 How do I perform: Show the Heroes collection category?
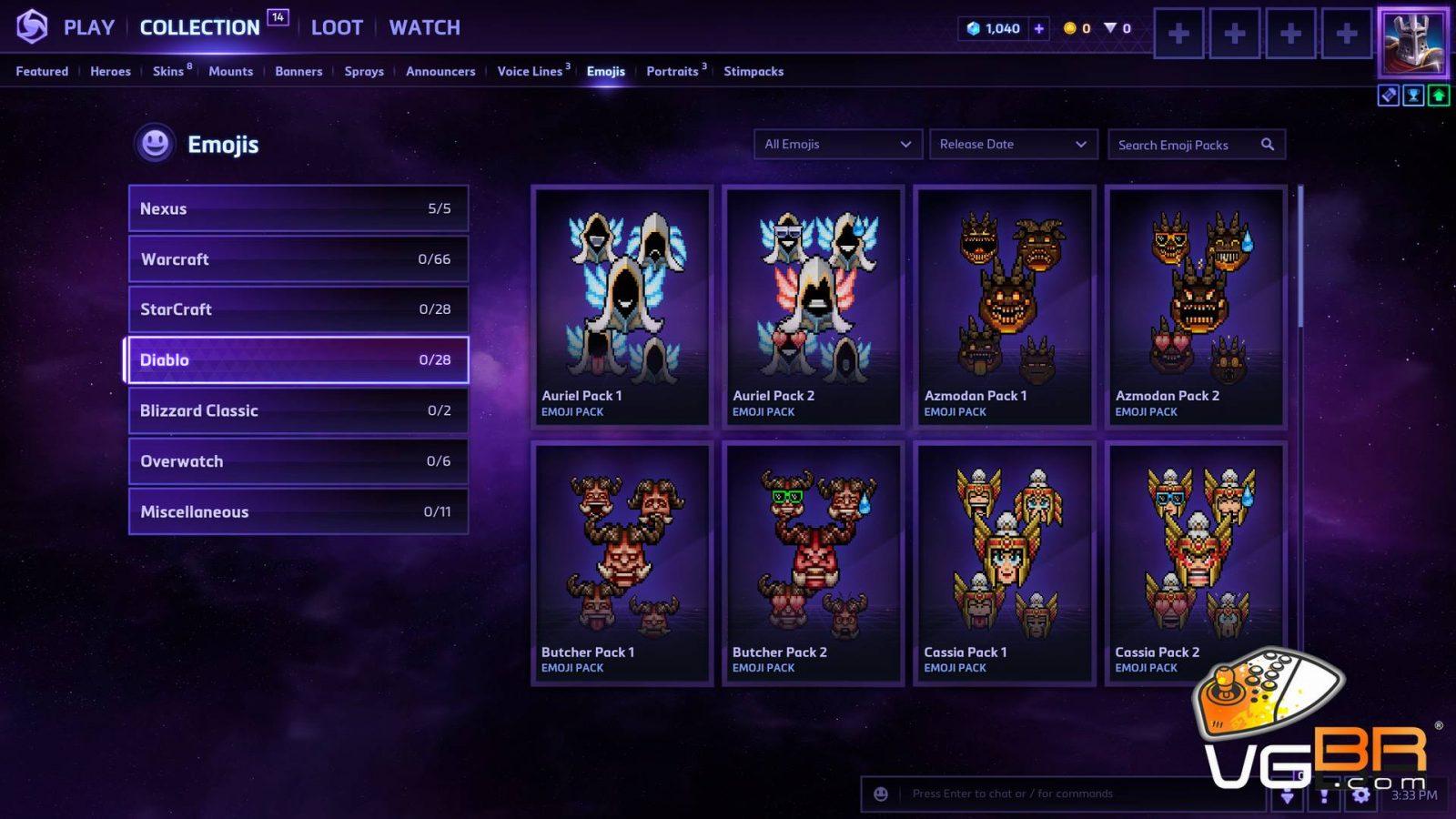coord(110,71)
